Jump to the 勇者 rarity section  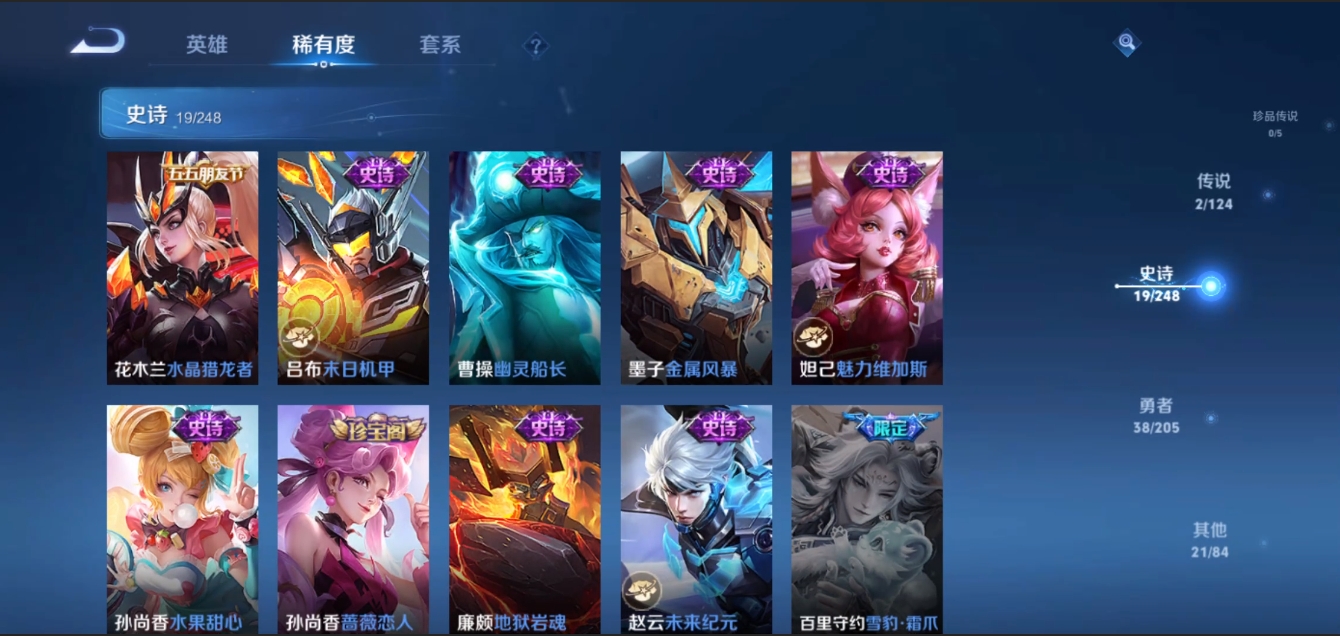(1157, 414)
